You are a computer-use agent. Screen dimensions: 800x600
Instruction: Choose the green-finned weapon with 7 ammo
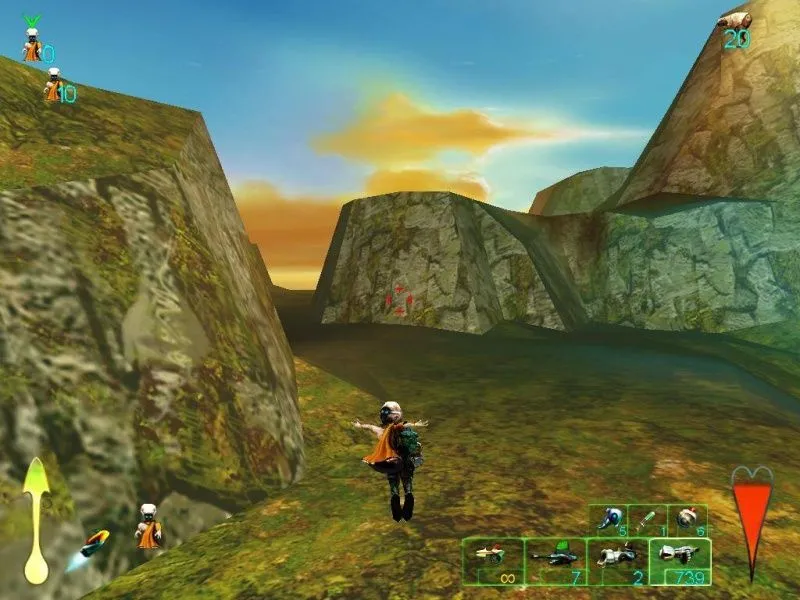[555, 560]
